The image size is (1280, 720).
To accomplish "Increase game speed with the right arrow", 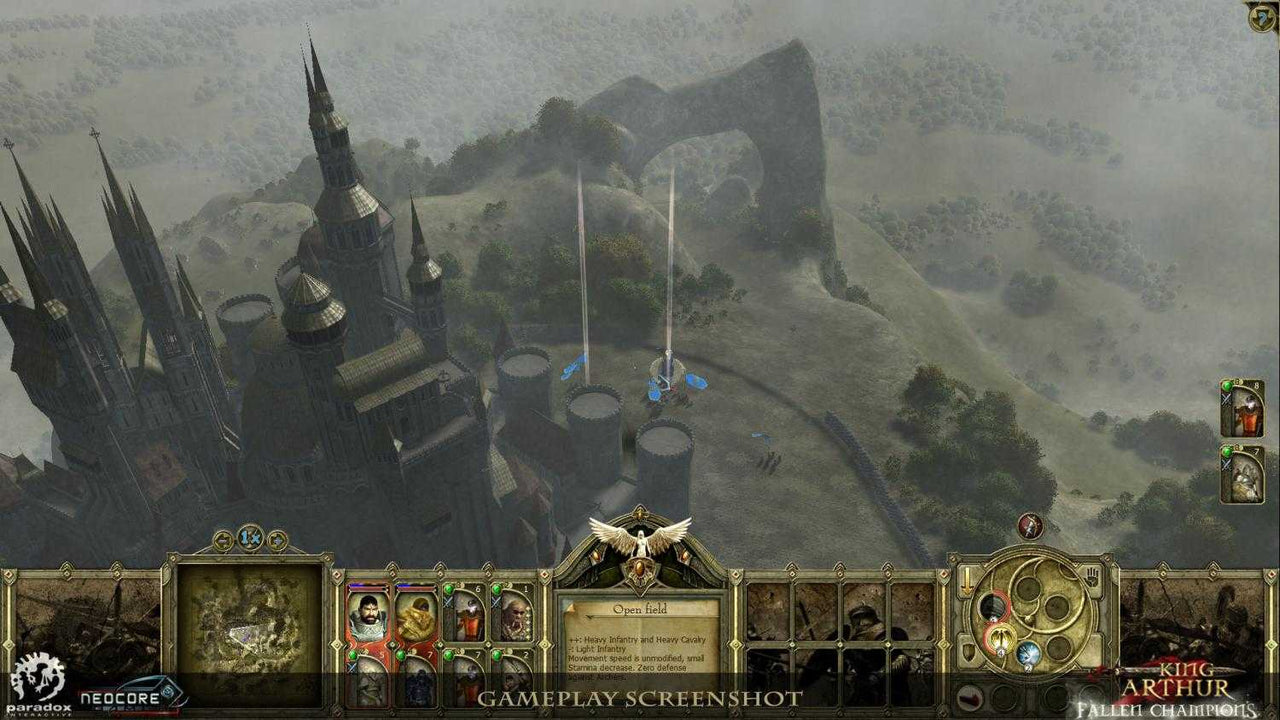I will tap(276, 539).
